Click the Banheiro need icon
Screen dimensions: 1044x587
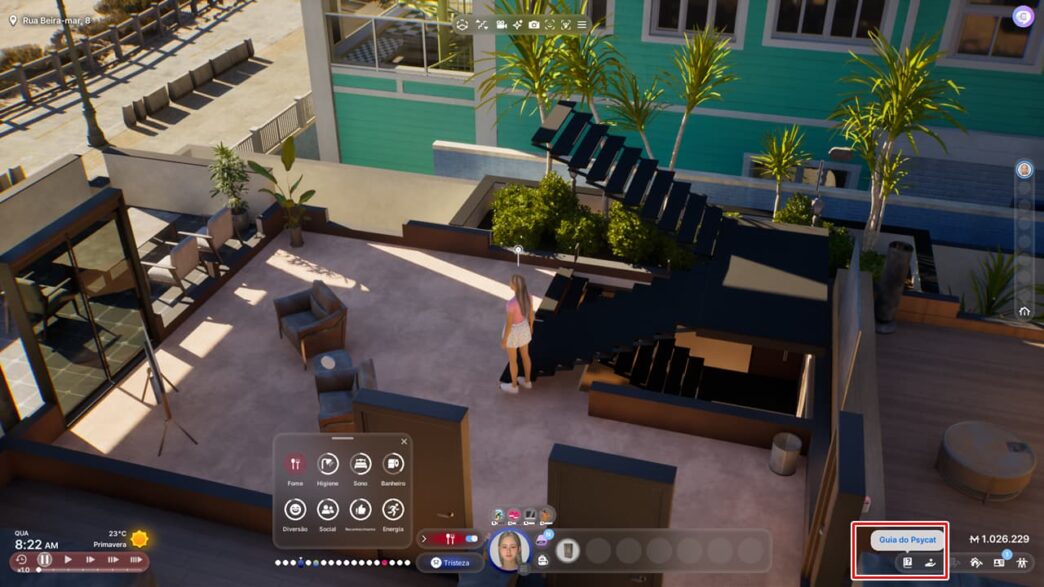coord(393,464)
